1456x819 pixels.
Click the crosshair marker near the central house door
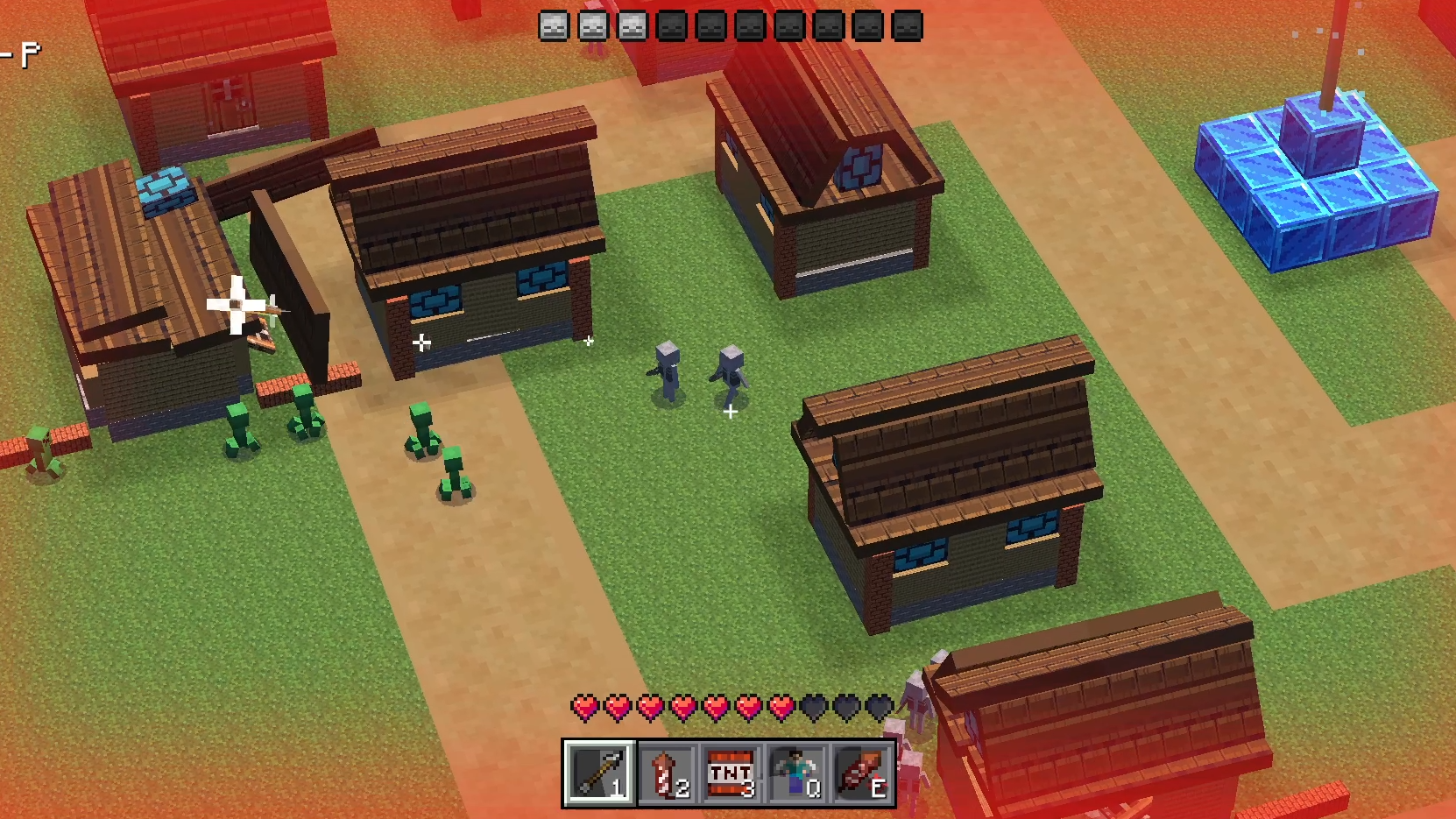point(422,341)
